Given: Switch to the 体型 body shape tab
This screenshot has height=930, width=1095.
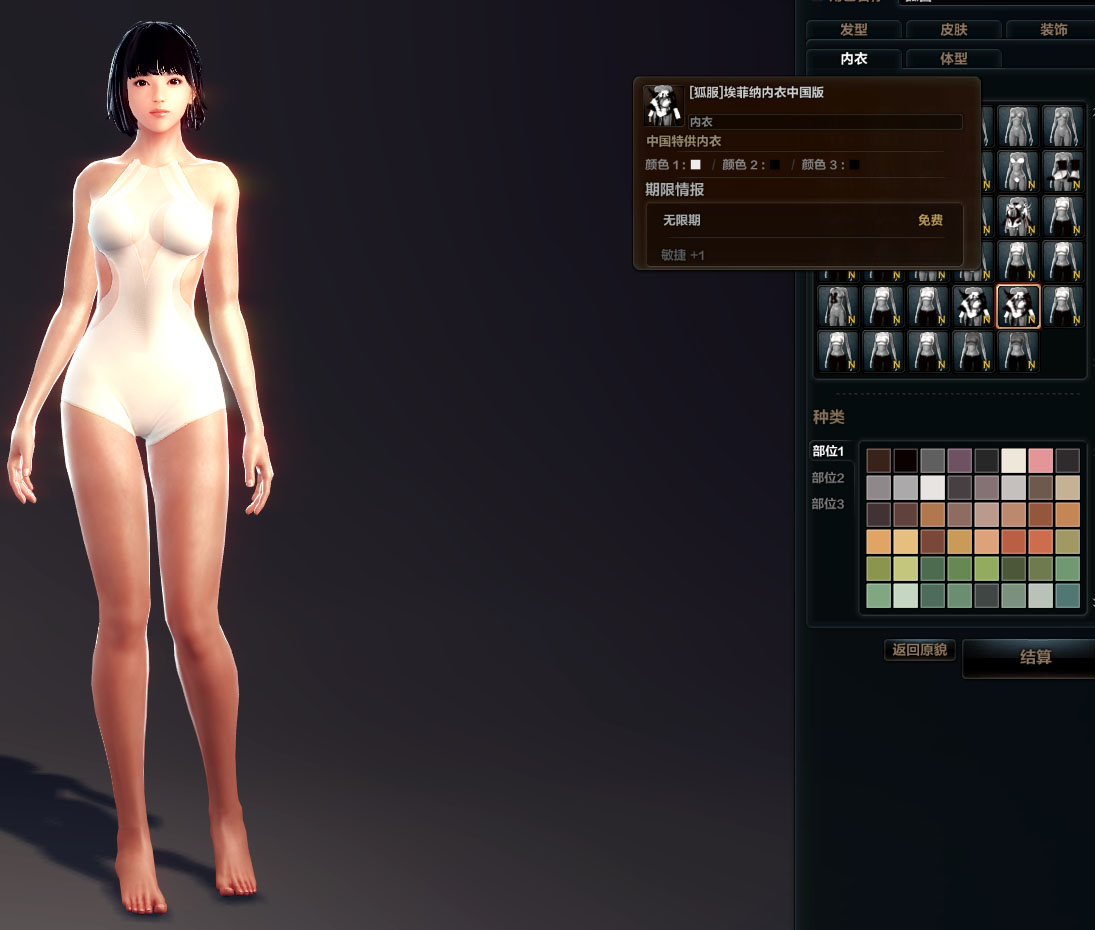Looking at the screenshot, I should [x=953, y=59].
